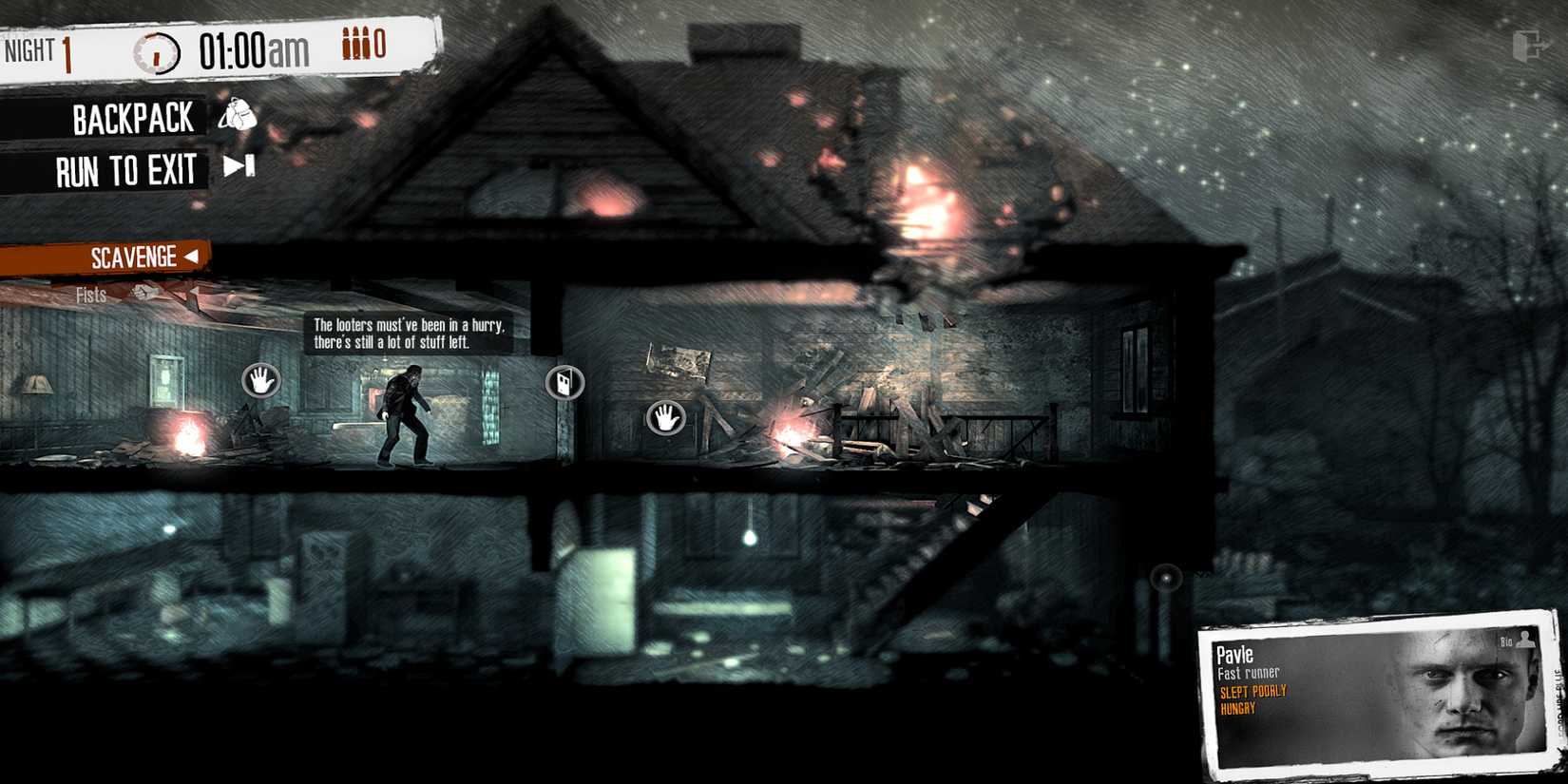Open Pavle's Bio person icon
This screenshot has width=1568, height=784.
[x=1523, y=641]
